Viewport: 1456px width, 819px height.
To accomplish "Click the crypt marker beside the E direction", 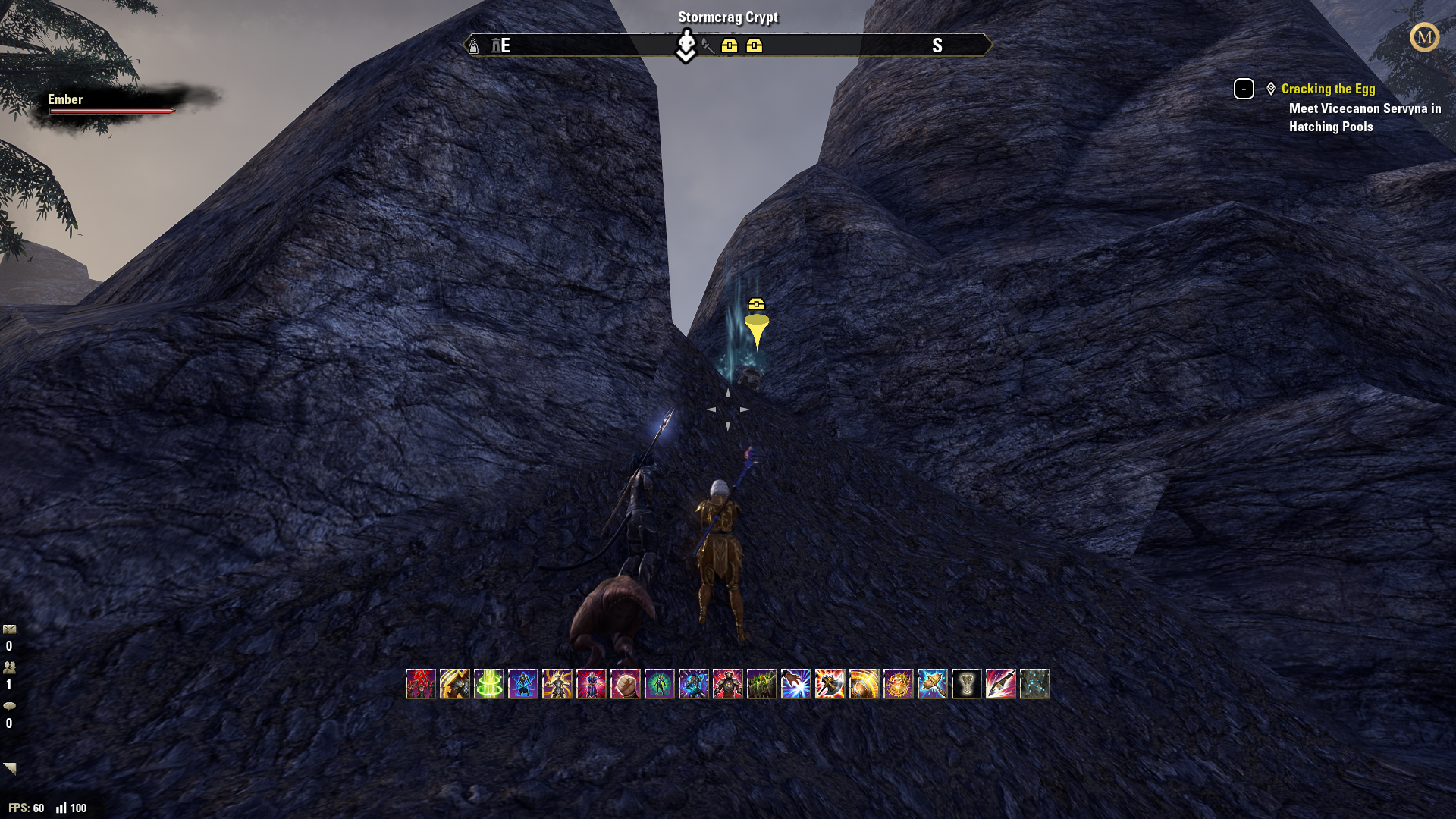I will tap(496, 45).
